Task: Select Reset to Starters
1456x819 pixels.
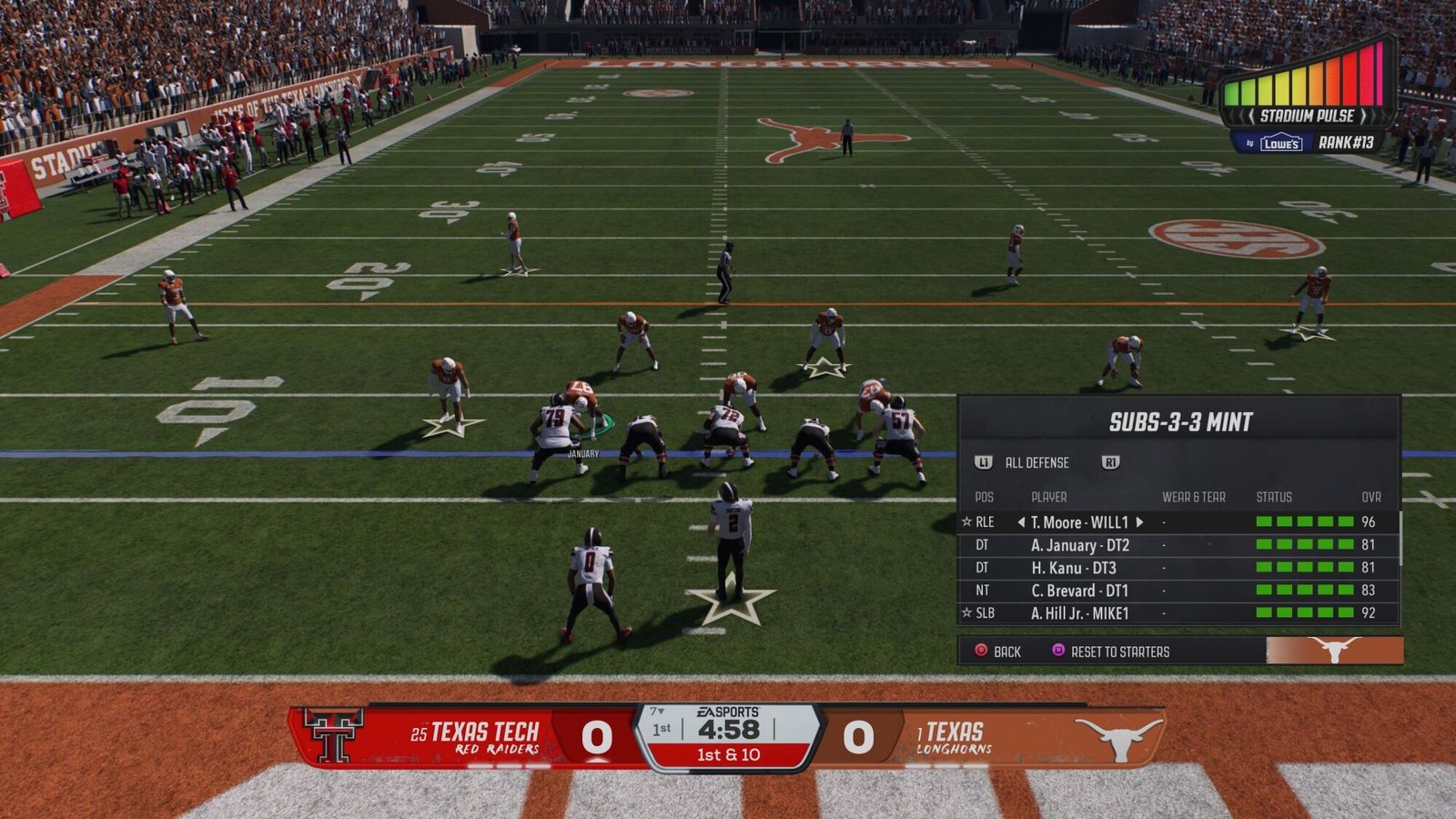Action: [x=1121, y=650]
